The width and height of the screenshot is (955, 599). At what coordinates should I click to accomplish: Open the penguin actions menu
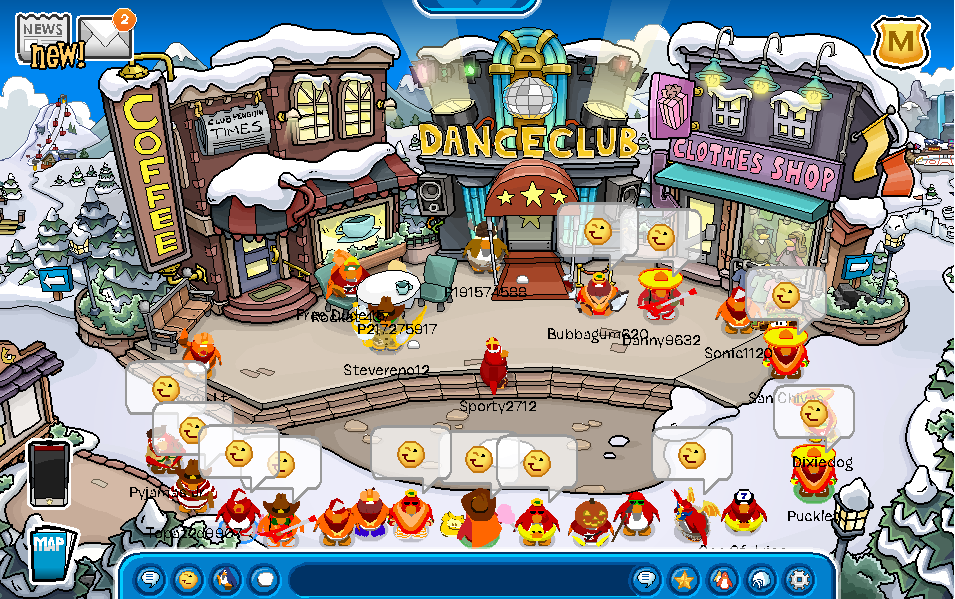[225, 579]
